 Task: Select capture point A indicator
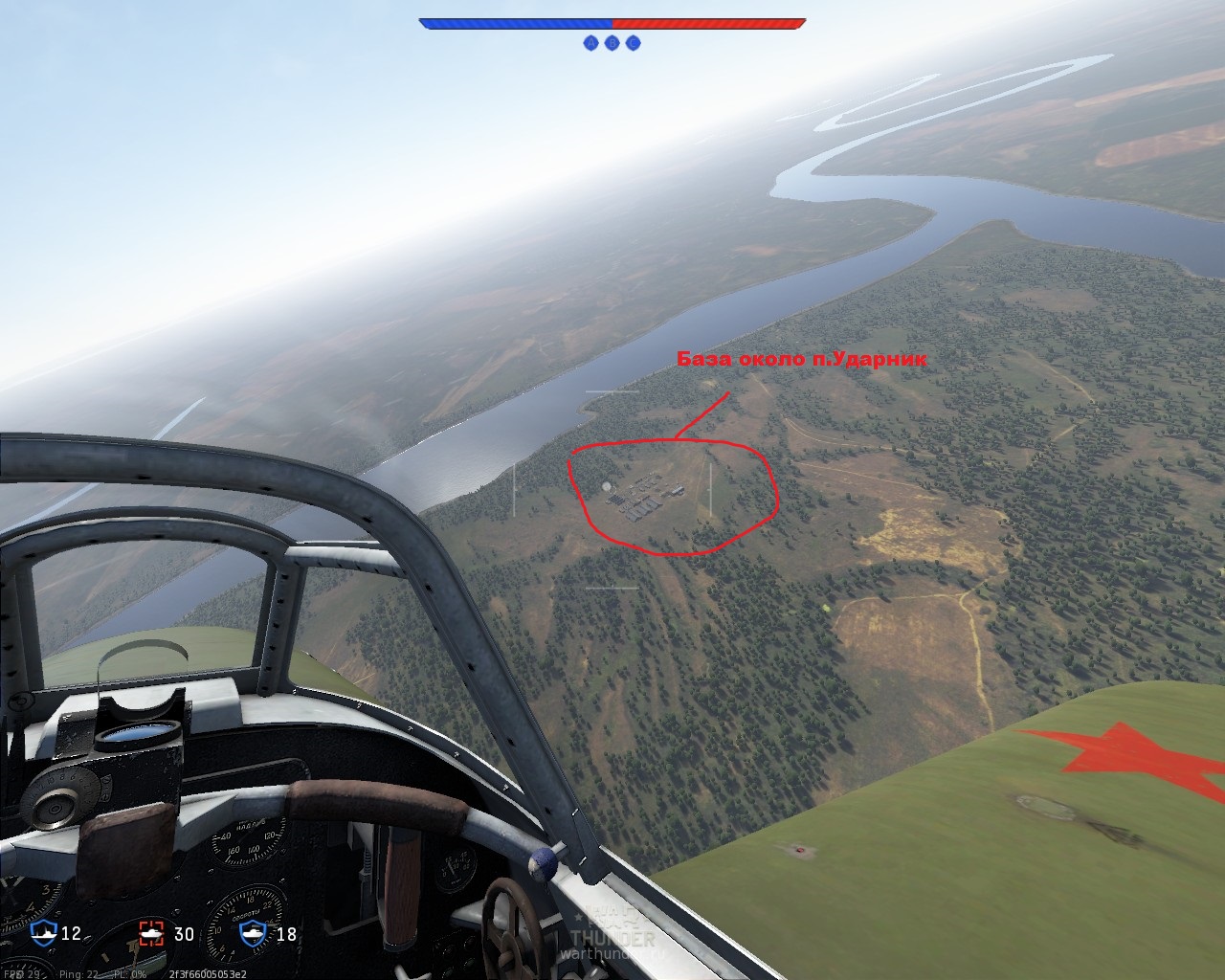[x=590, y=43]
